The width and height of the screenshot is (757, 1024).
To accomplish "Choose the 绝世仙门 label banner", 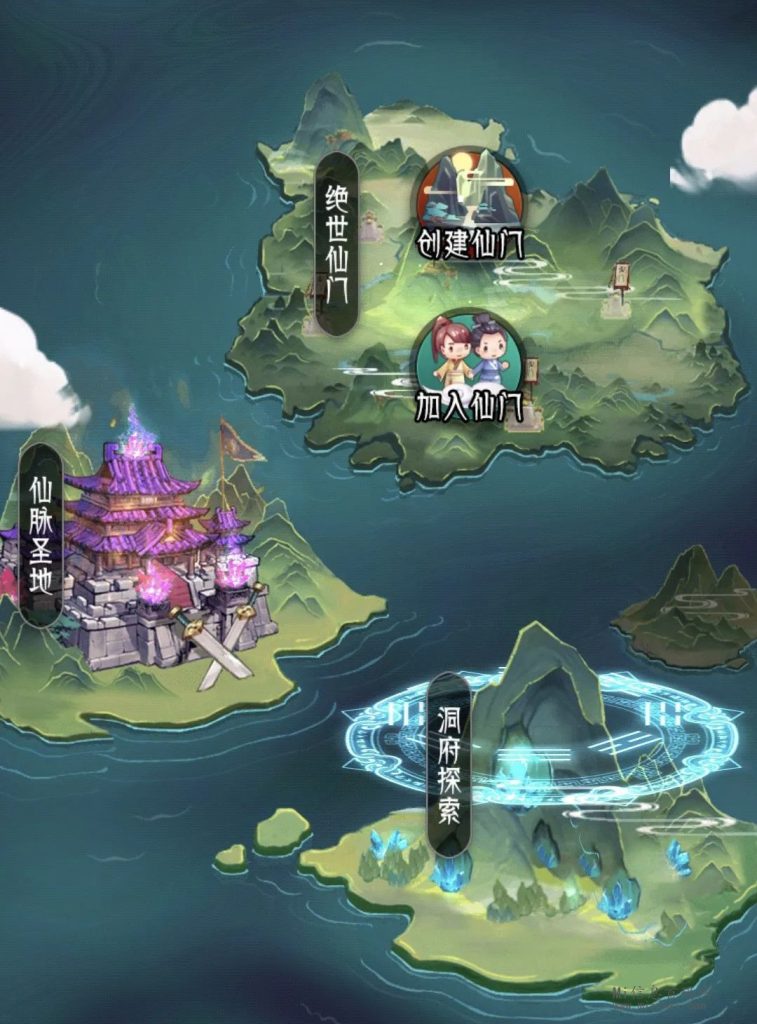I will [336, 244].
